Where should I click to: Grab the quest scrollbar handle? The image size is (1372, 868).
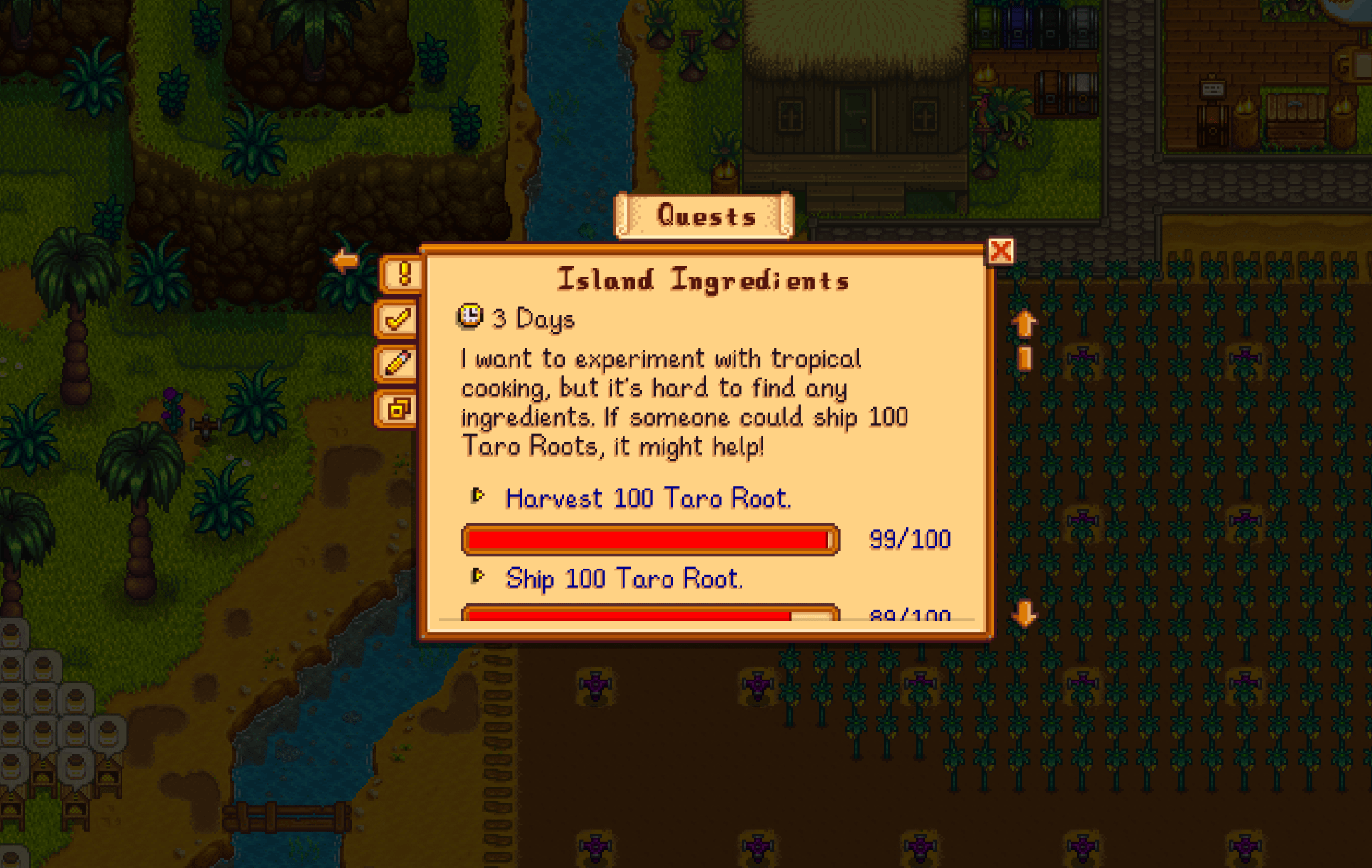click(1024, 358)
